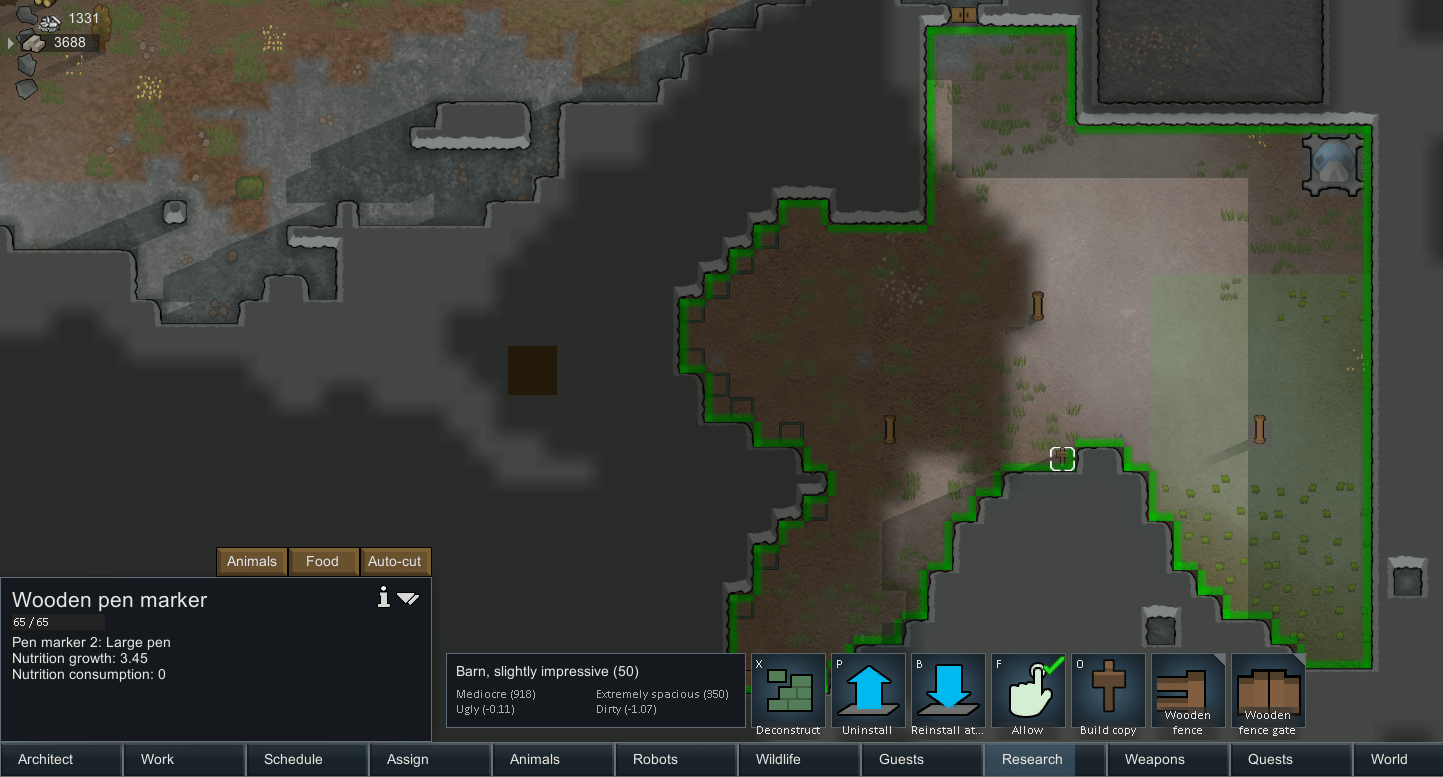1443x777 pixels.
Task: Open the pen marker info card
Action: (x=383, y=597)
